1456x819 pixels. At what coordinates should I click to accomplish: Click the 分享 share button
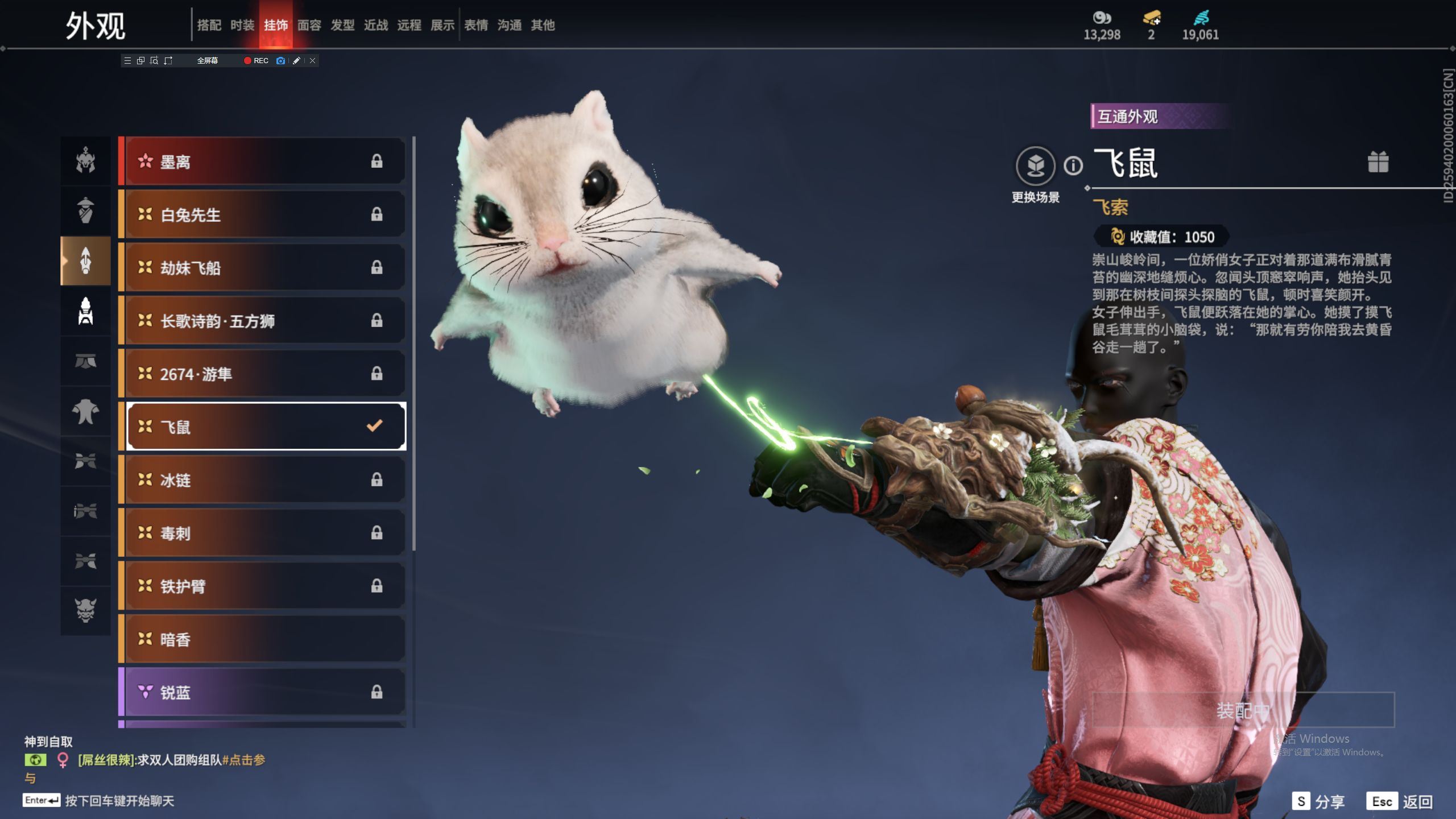coord(1319,801)
